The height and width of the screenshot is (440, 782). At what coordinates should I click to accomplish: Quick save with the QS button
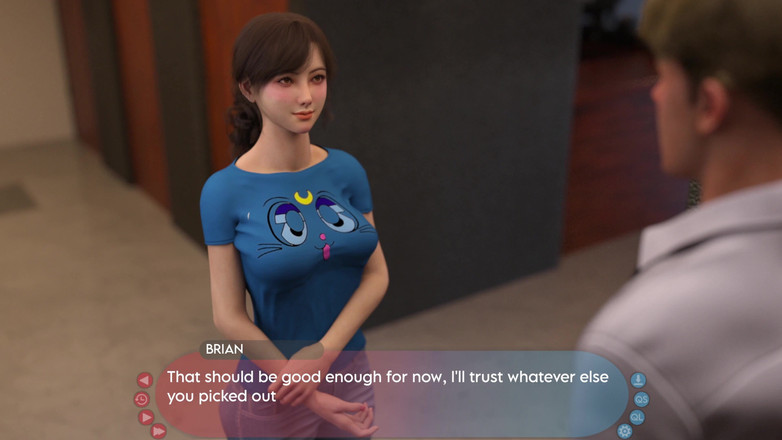tap(641, 399)
